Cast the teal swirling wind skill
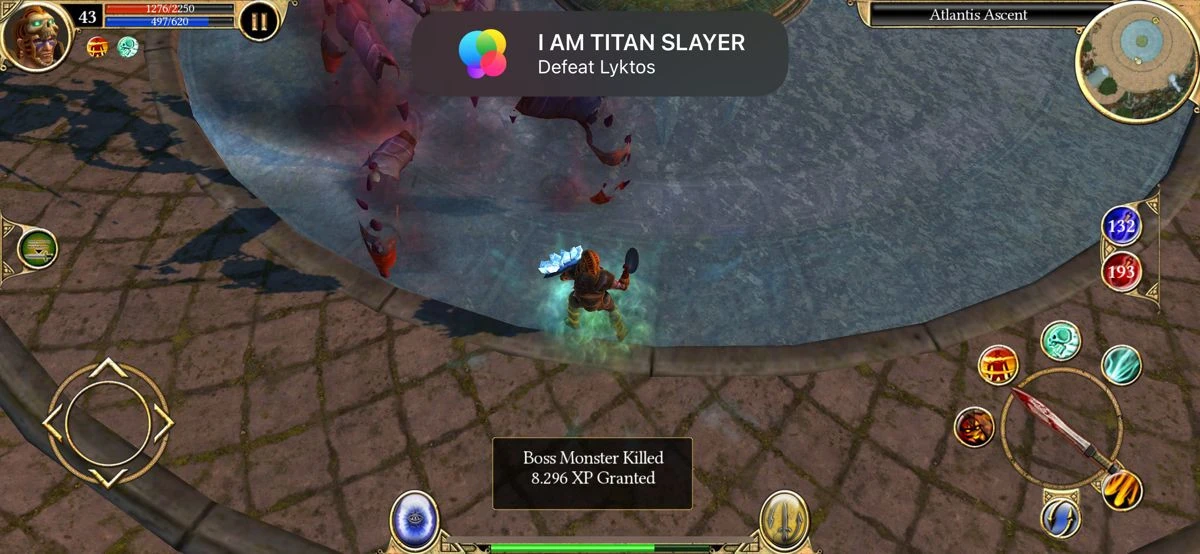The width and height of the screenshot is (1200, 554). 1121,365
